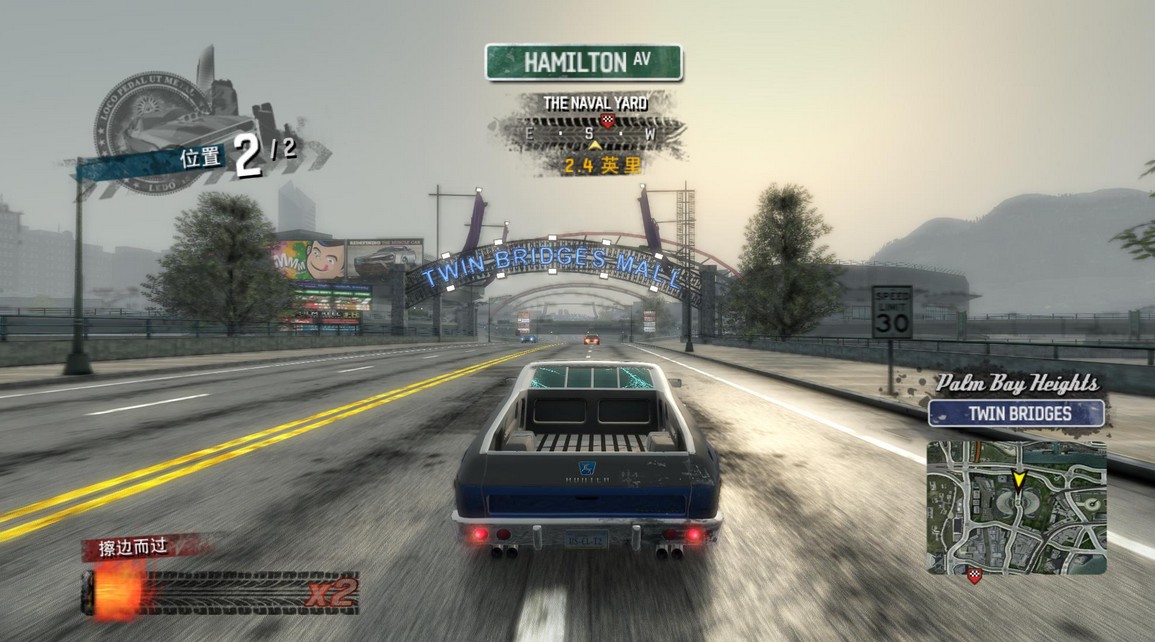
Task: Click the Hamilton AV street sign indicator
Action: pos(583,62)
